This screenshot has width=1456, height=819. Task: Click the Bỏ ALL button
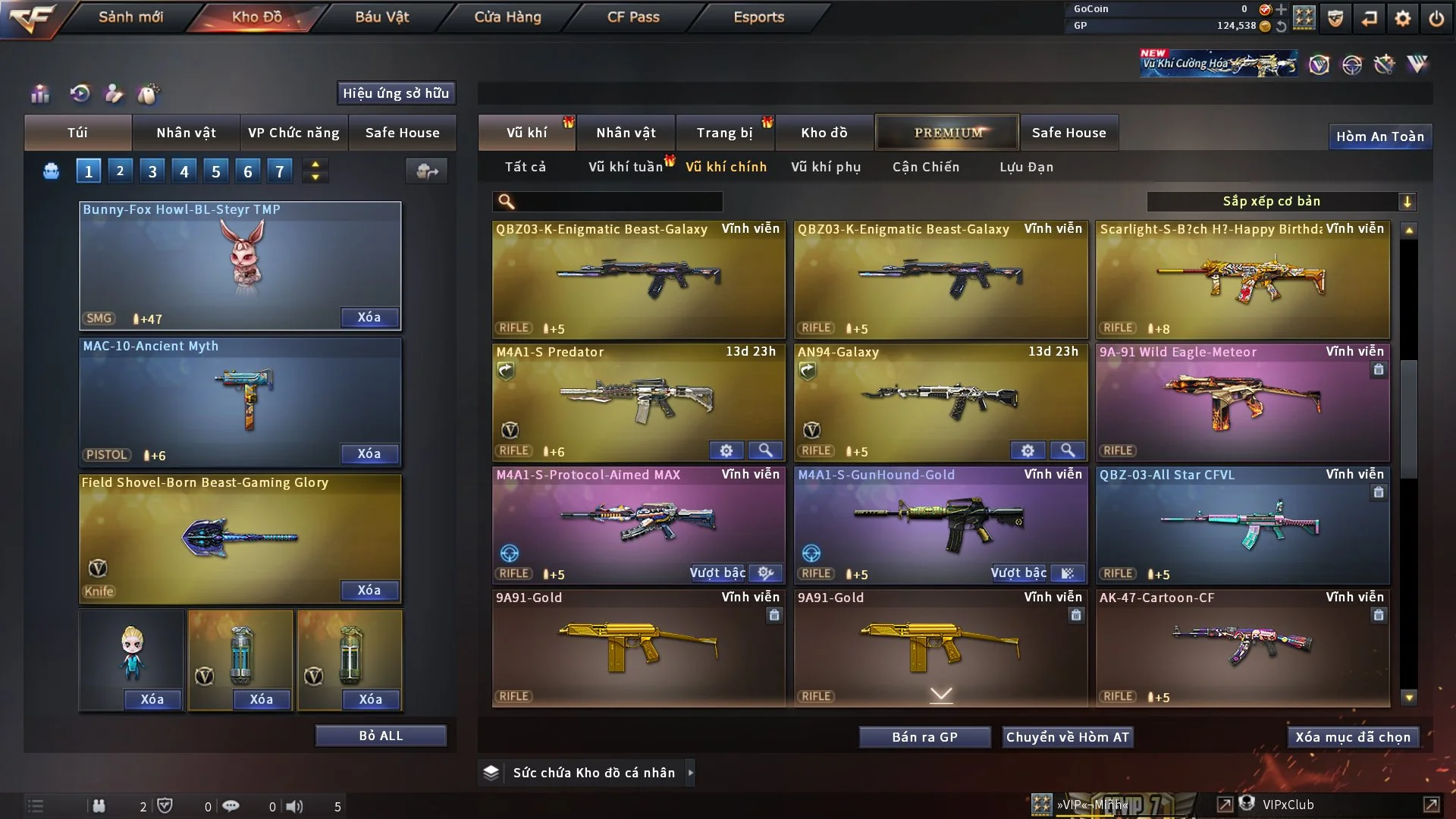click(x=381, y=736)
